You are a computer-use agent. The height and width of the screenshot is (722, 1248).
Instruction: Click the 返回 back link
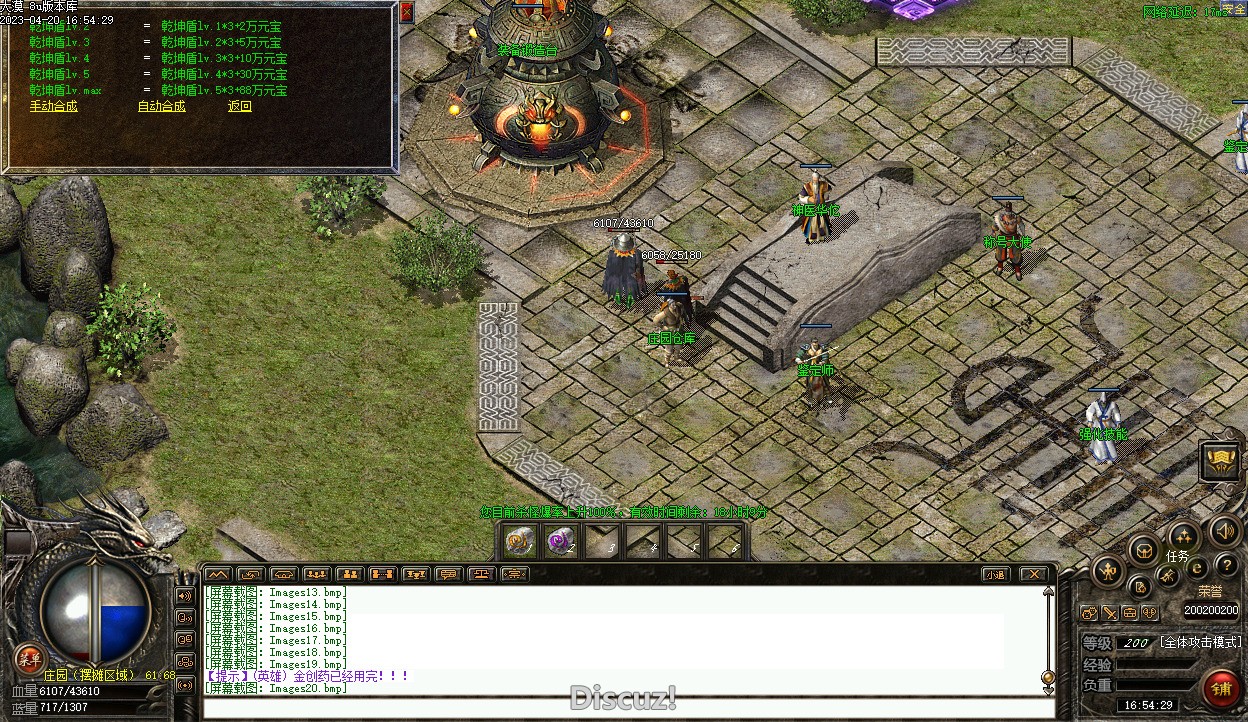pos(240,106)
